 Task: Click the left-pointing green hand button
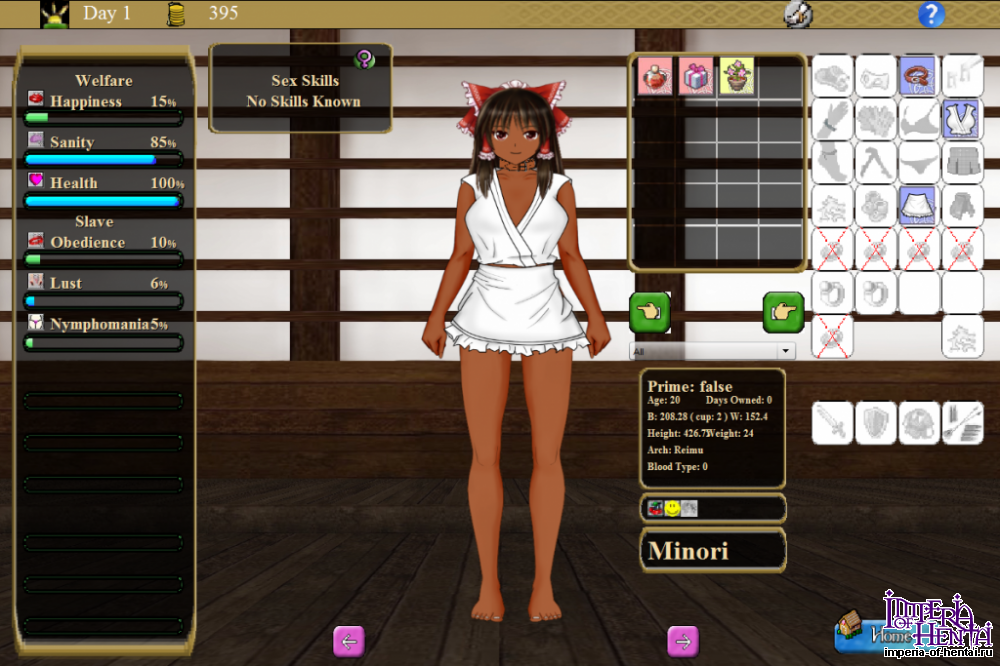click(649, 313)
